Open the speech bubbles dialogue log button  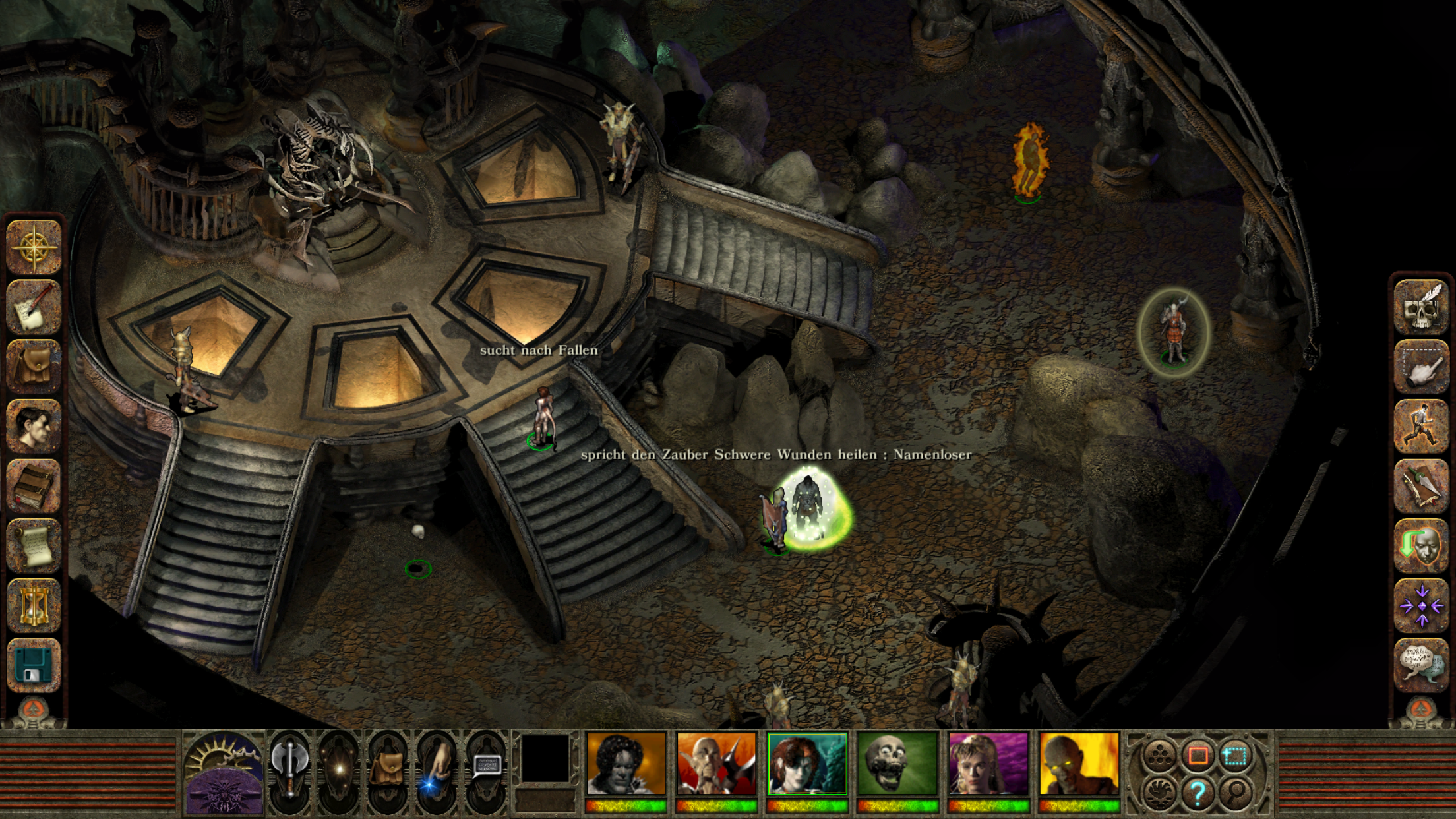click(1422, 665)
